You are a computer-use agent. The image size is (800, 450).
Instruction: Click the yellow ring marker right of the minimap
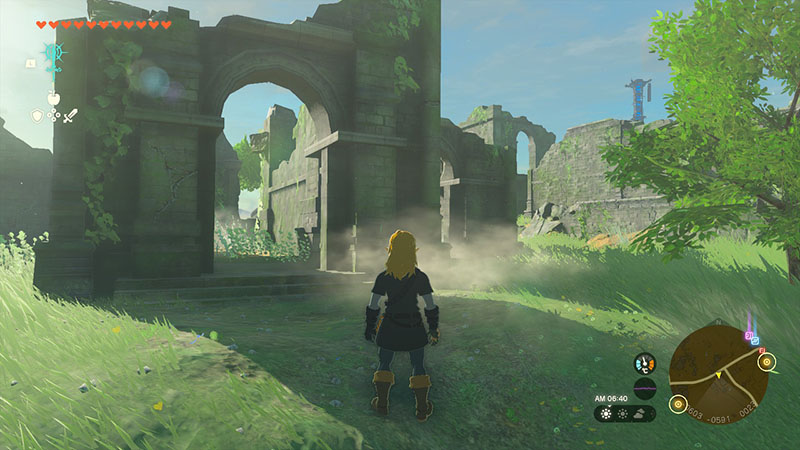pos(767,362)
